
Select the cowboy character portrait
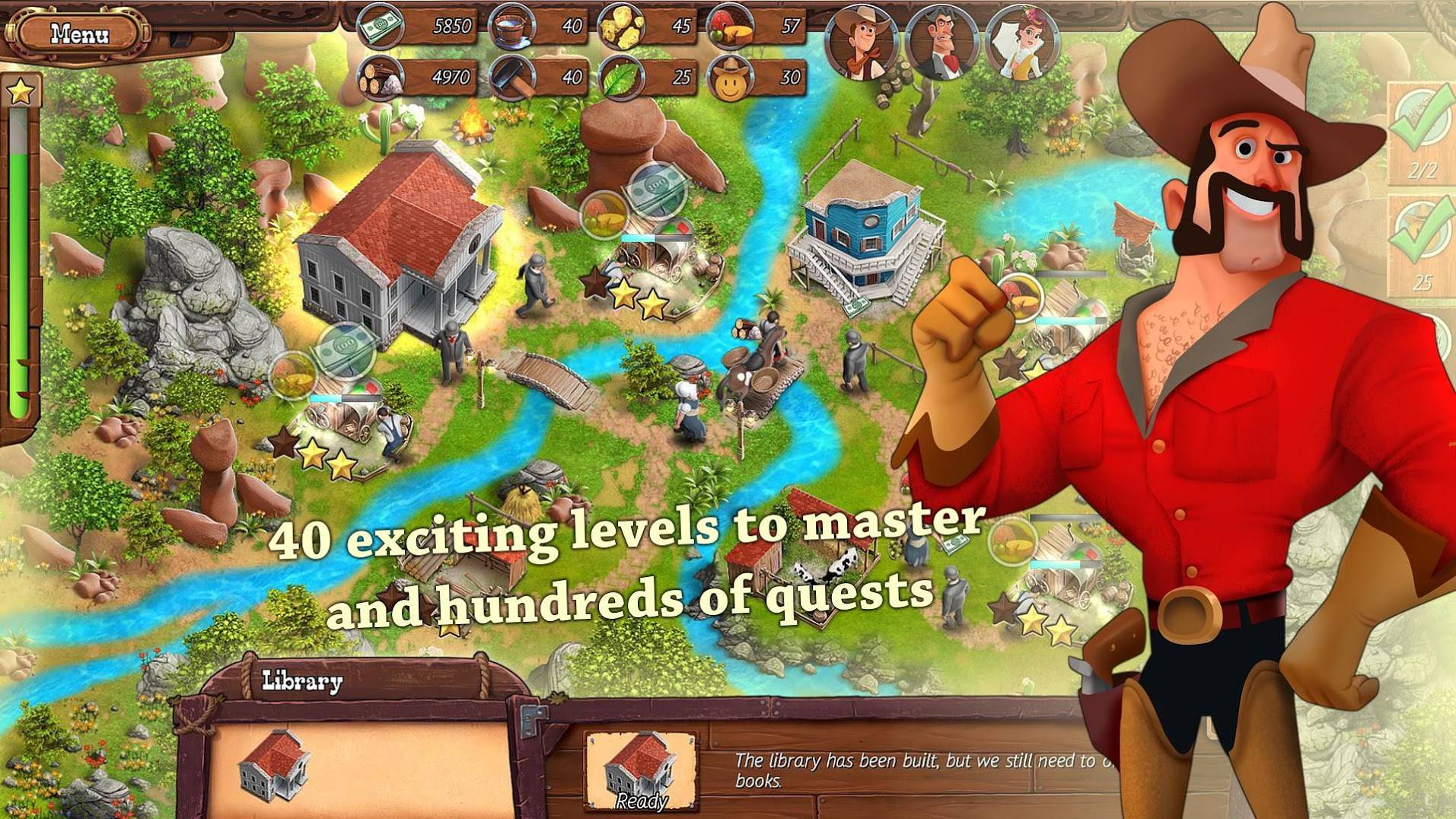pyautogui.click(x=863, y=42)
